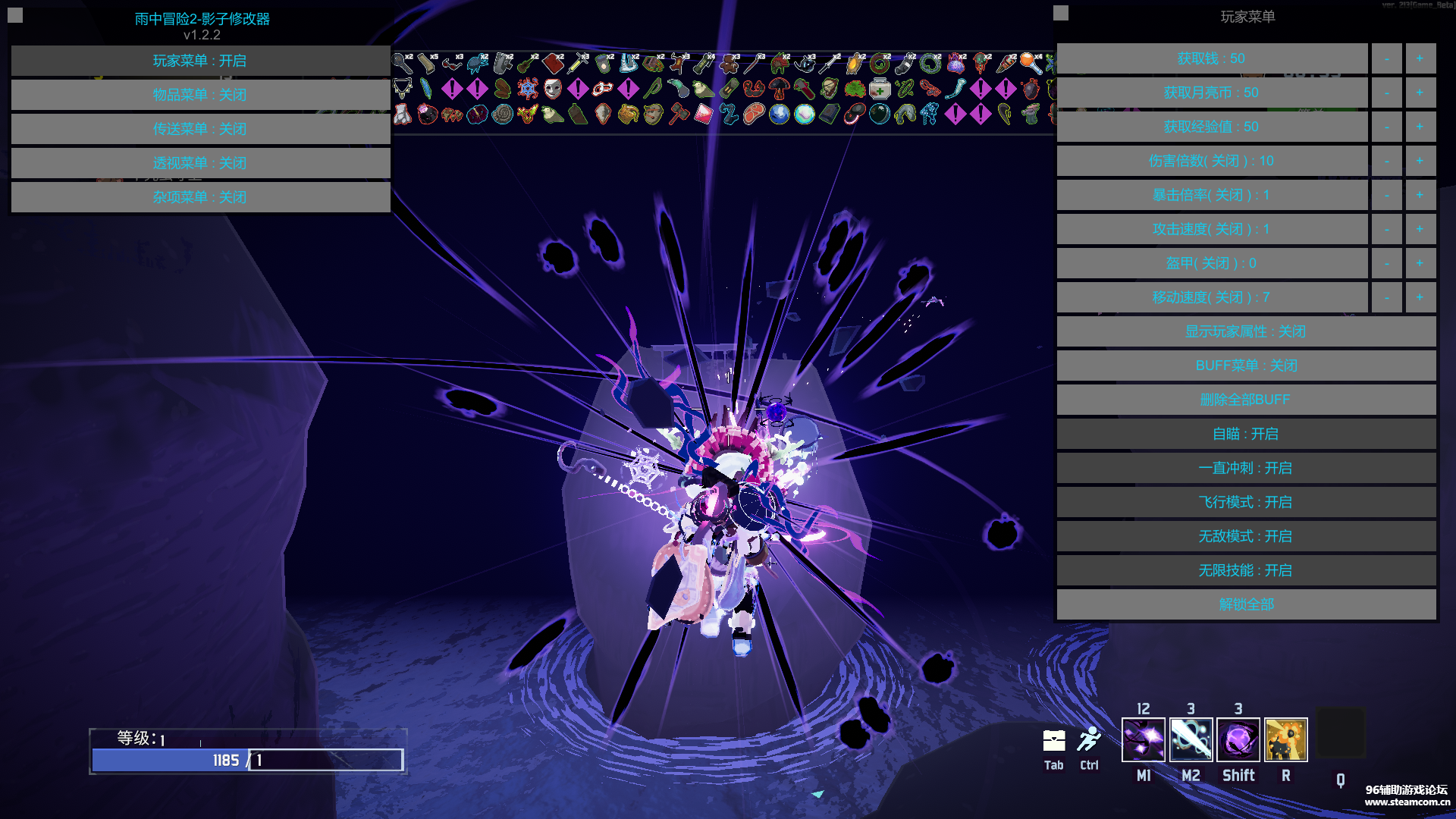Open the Tab backpack icon
The width and height of the screenshot is (1456, 819).
click(1053, 742)
